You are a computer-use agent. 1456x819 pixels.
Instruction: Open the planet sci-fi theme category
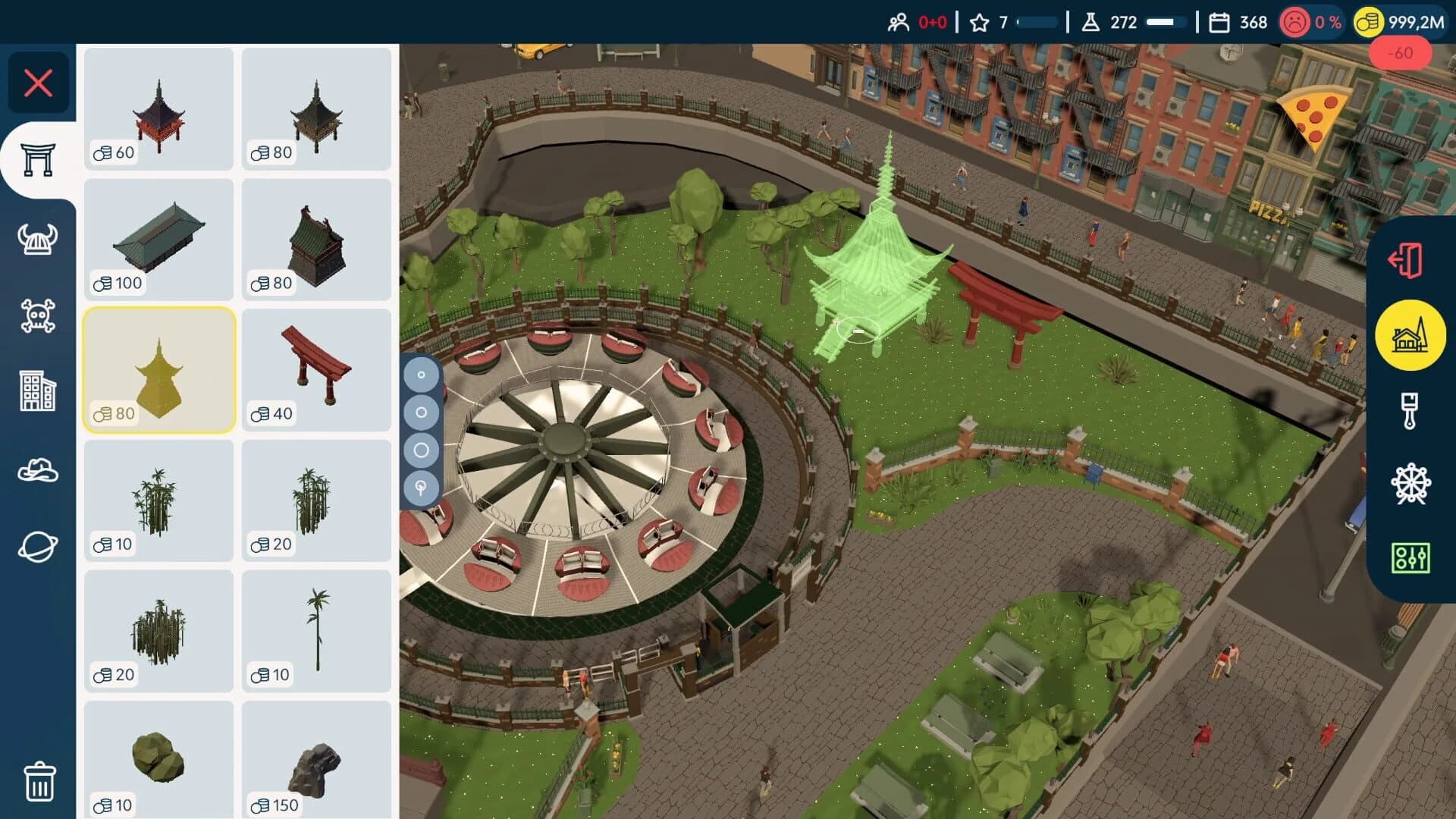pyautogui.click(x=39, y=544)
